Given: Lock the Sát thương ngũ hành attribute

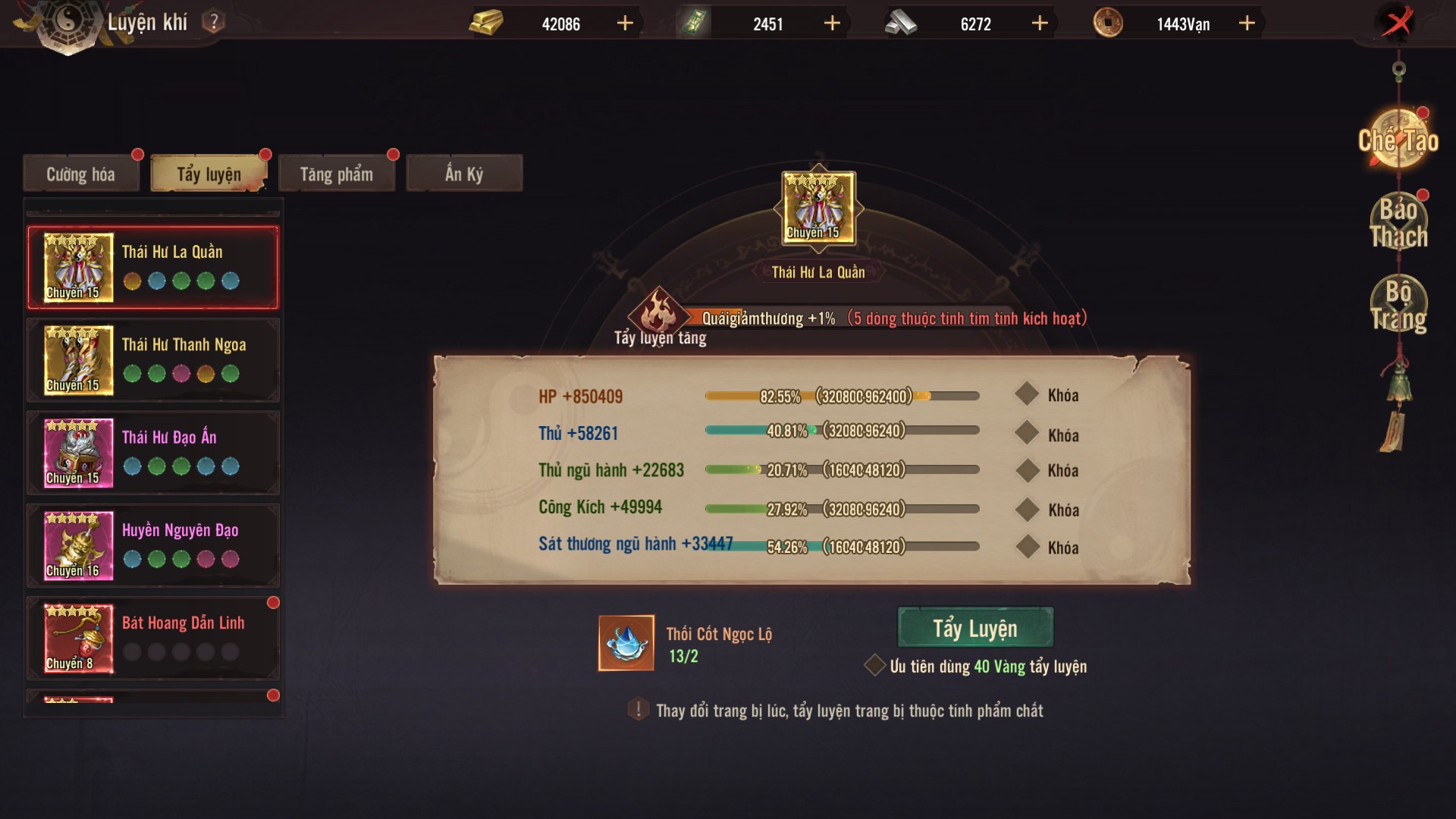Looking at the screenshot, I should coord(1028,546).
